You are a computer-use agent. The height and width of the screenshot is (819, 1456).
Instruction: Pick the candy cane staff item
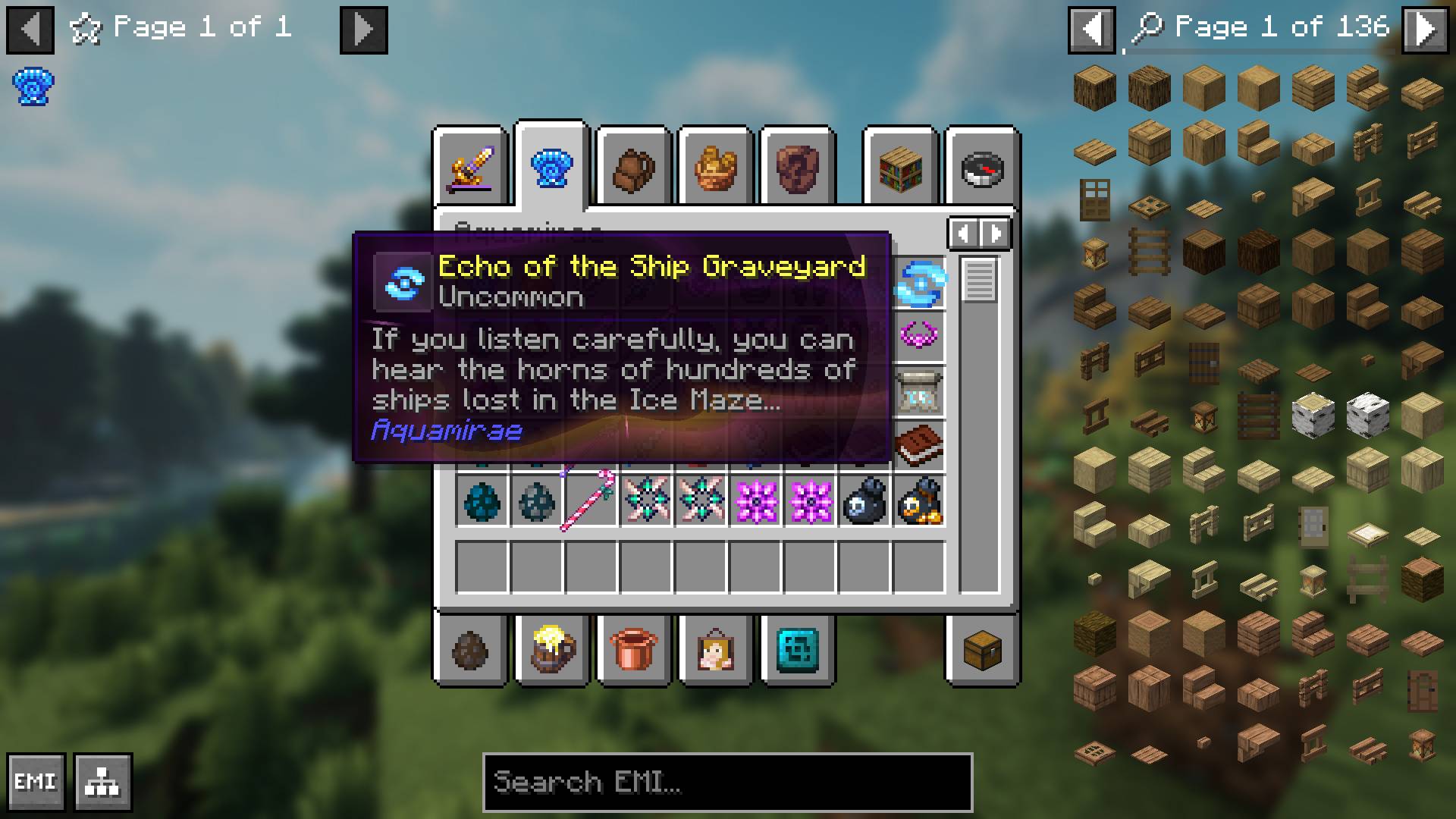591,500
